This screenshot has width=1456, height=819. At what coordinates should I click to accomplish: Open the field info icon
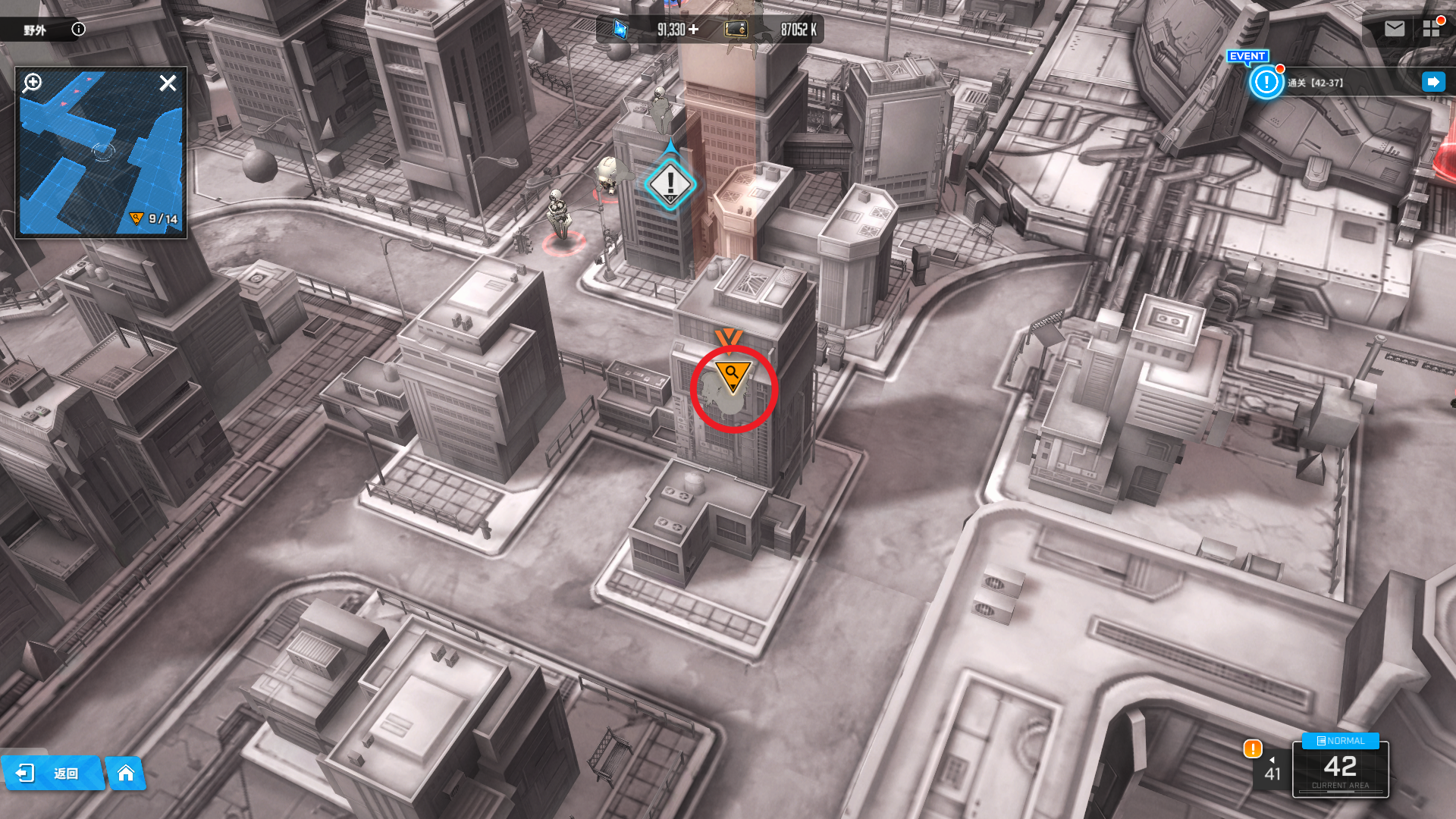(78, 30)
